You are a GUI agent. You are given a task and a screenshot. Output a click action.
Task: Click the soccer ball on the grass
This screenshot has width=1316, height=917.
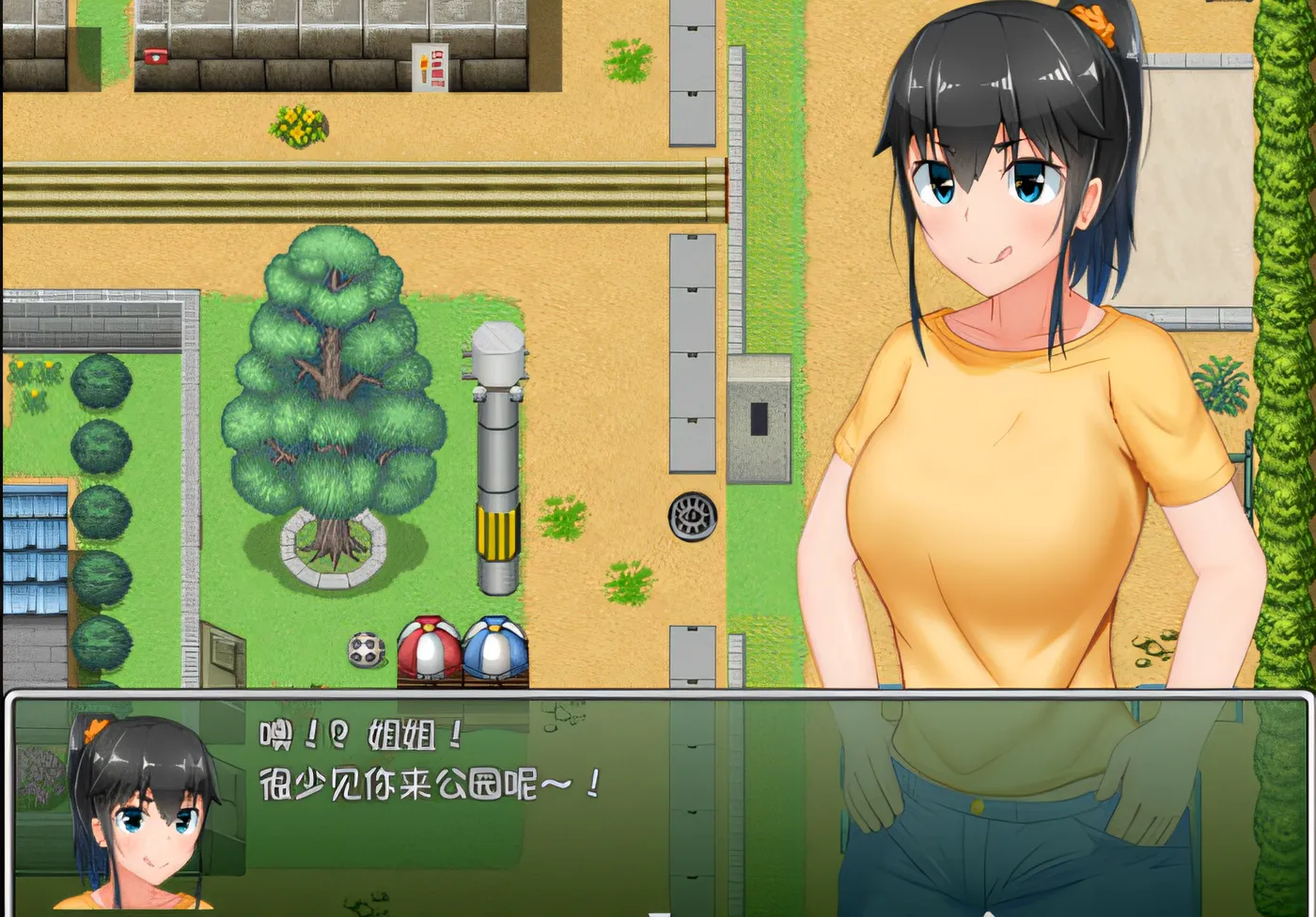(365, 651)
